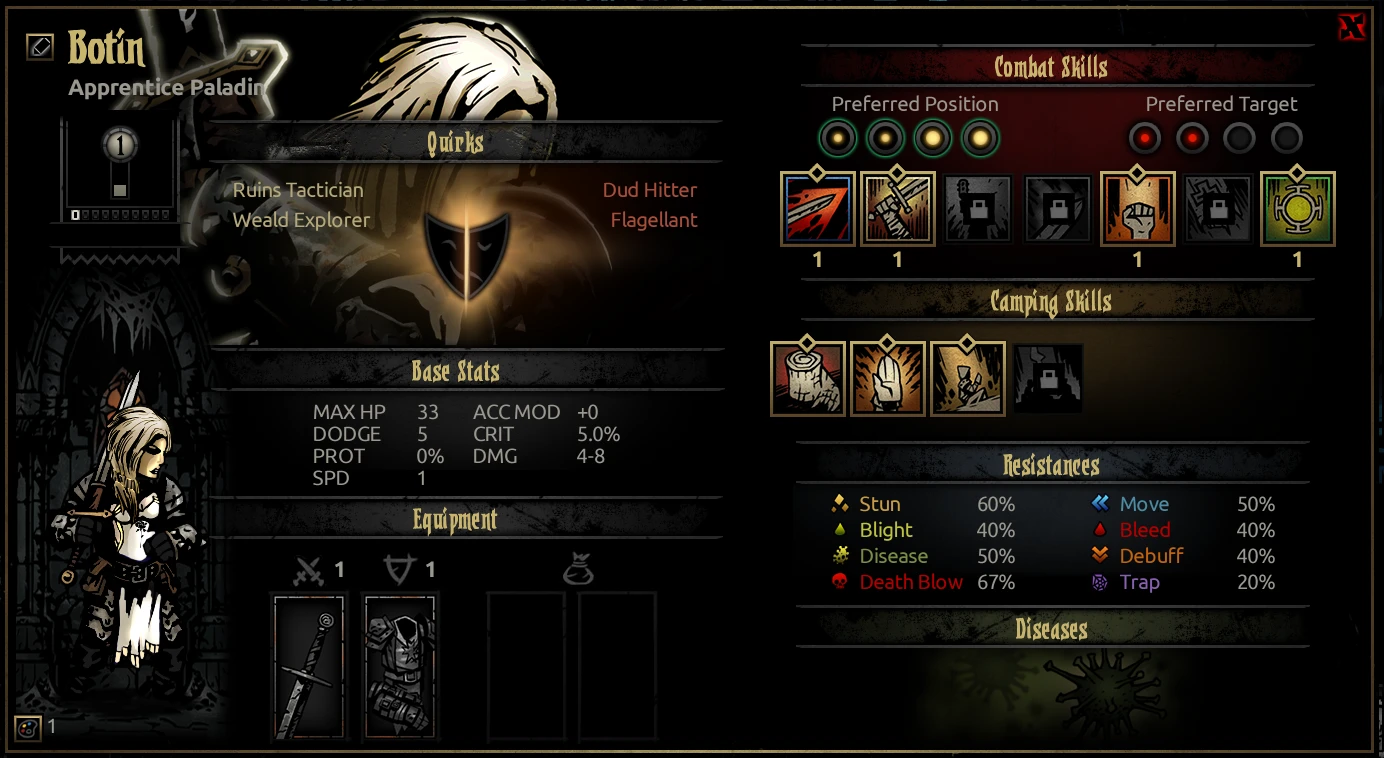
Task: Click the locked camping skill slot
Action: (x=1048, y=378)
